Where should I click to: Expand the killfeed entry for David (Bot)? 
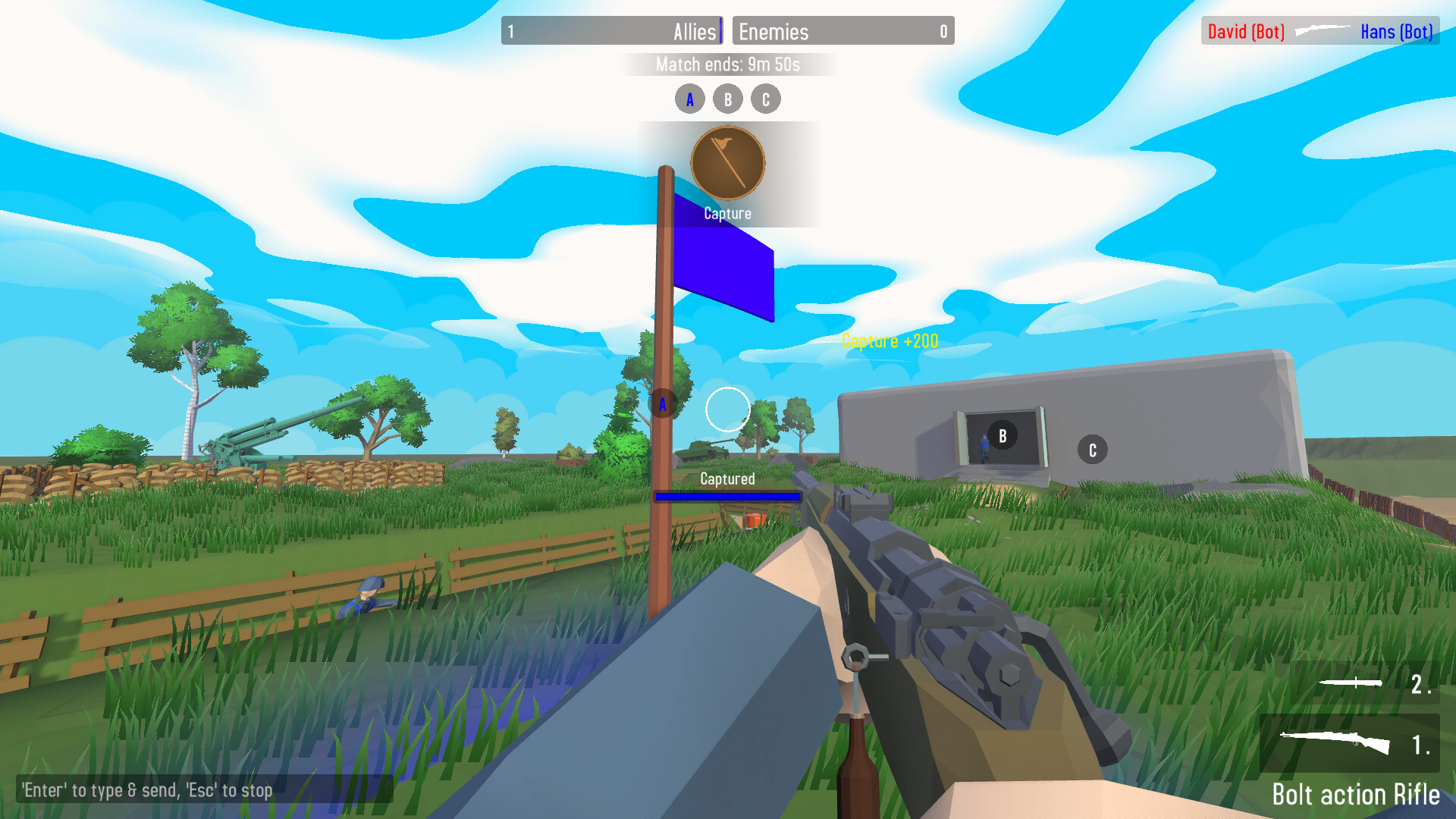click(1244, 31)
